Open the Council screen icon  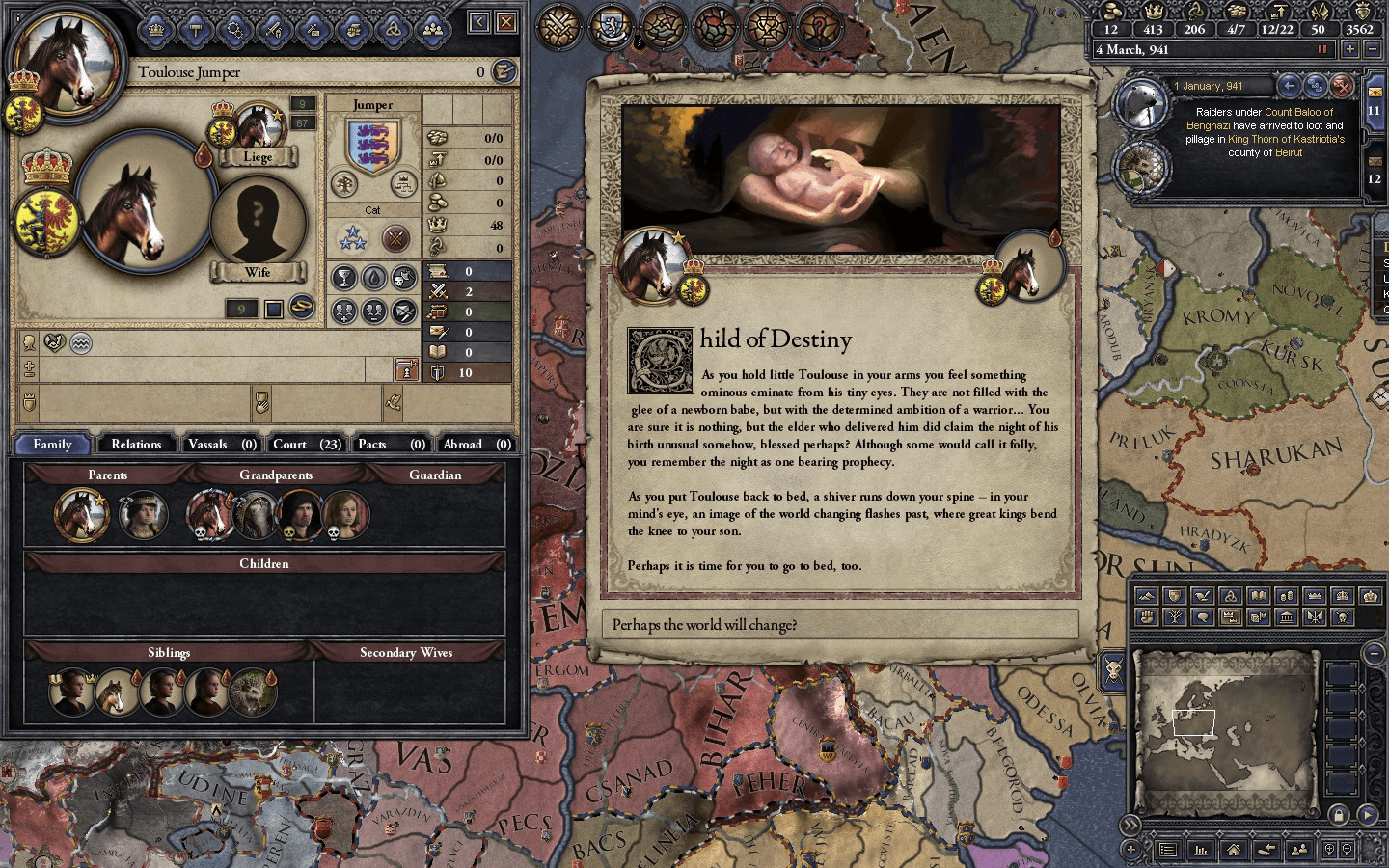(234, 29)
